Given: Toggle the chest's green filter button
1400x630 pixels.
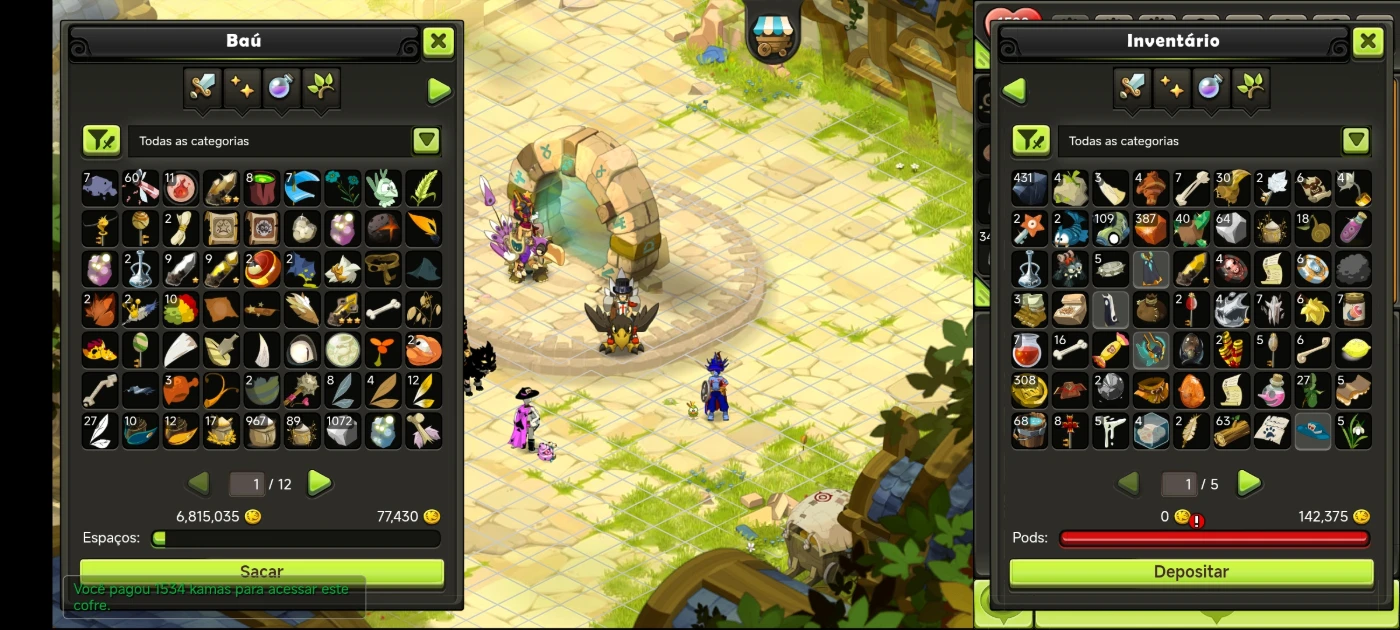Looking at the screenshot, I should point(101,141).
